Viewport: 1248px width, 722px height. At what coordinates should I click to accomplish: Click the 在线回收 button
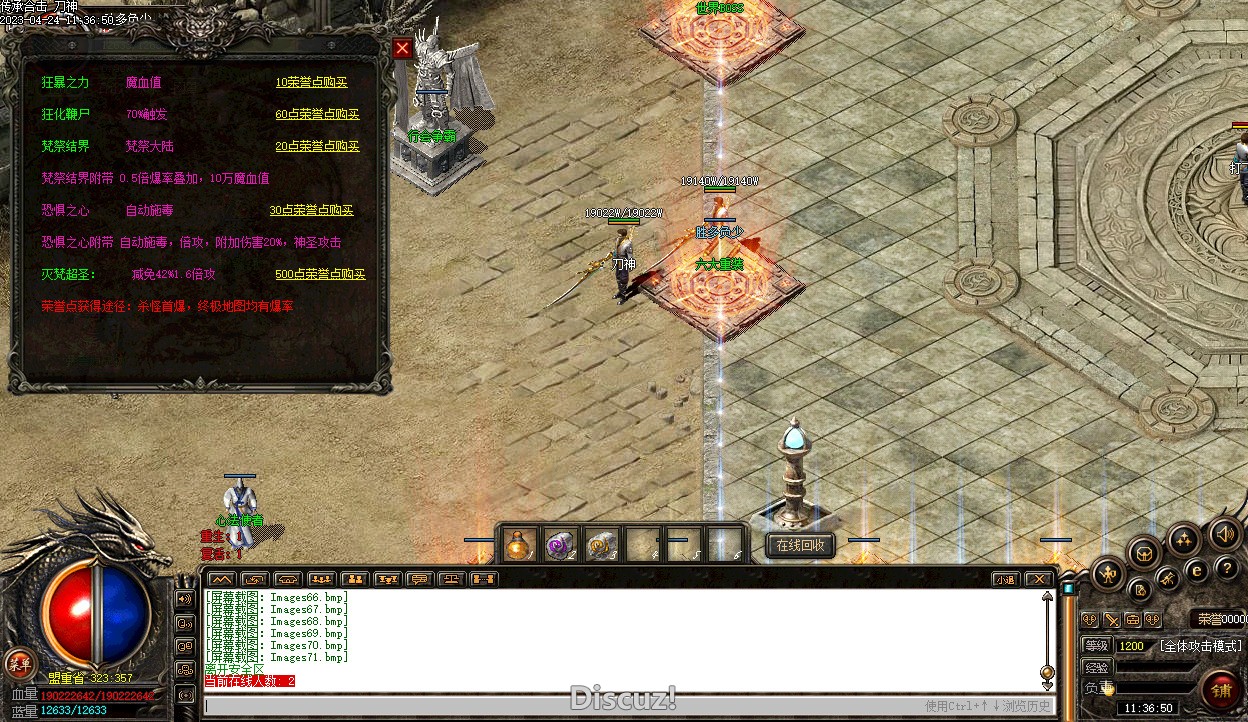click(x=801, y=545)
